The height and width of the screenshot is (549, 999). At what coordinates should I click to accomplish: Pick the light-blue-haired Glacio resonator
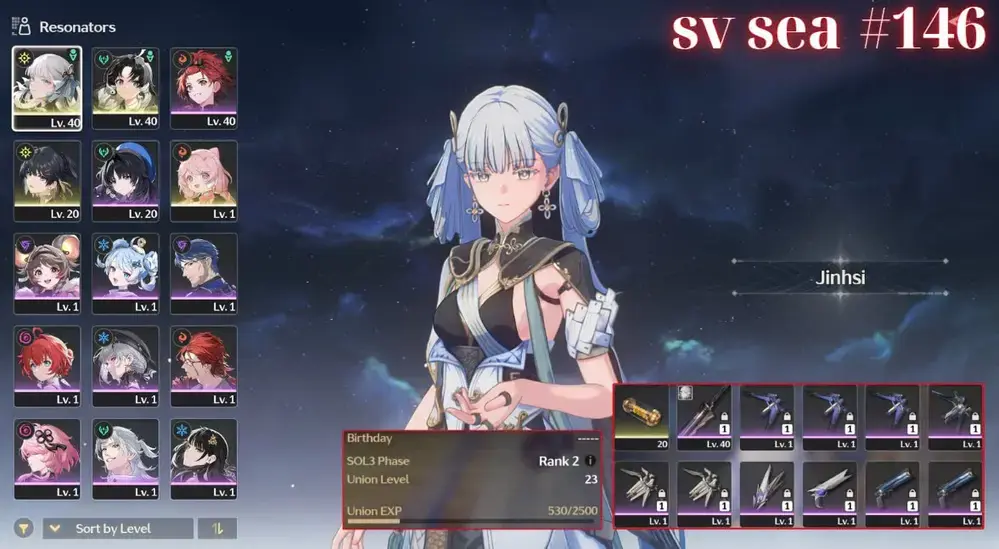click(126, 273)
